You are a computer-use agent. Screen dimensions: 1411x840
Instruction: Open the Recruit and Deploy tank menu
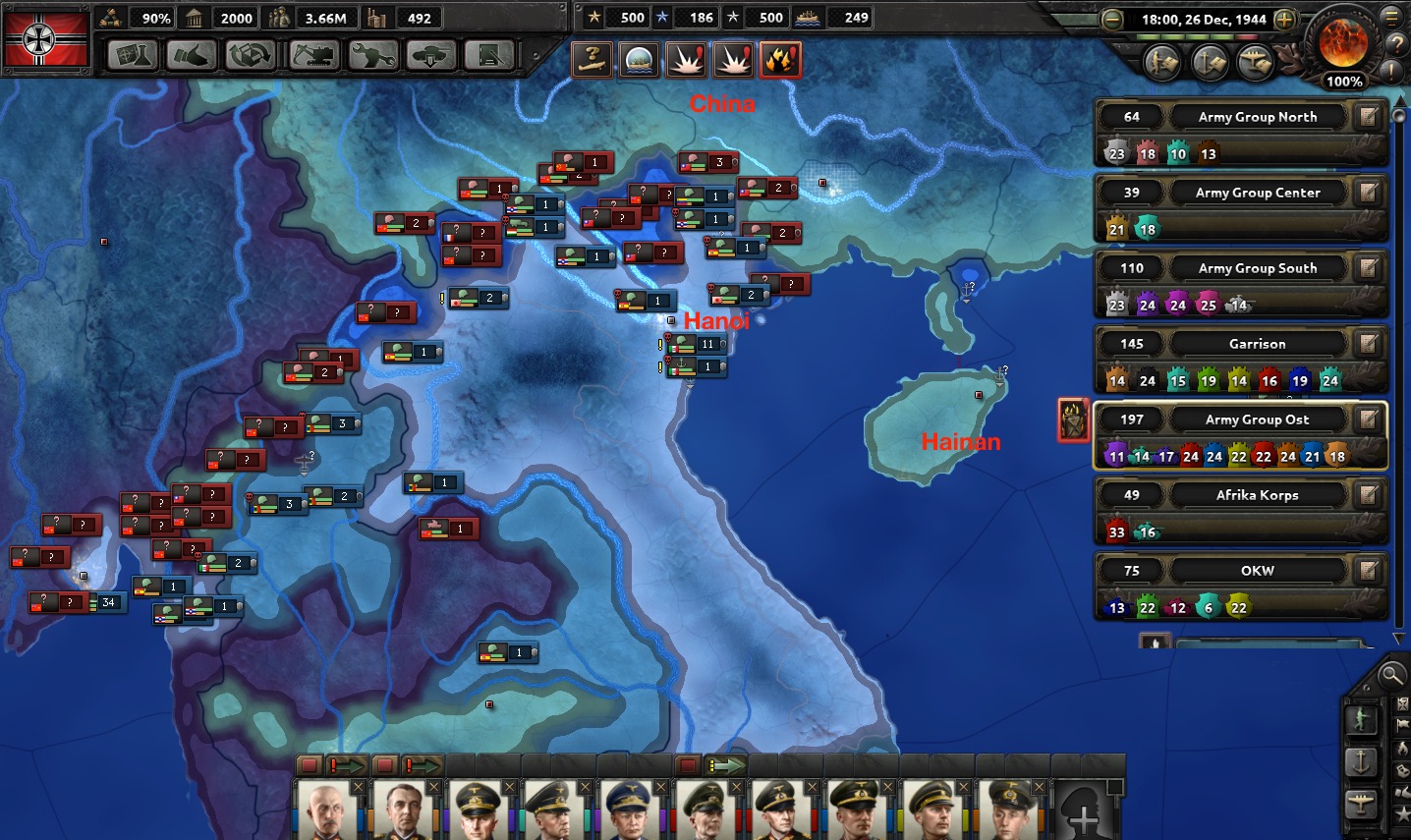431,56
